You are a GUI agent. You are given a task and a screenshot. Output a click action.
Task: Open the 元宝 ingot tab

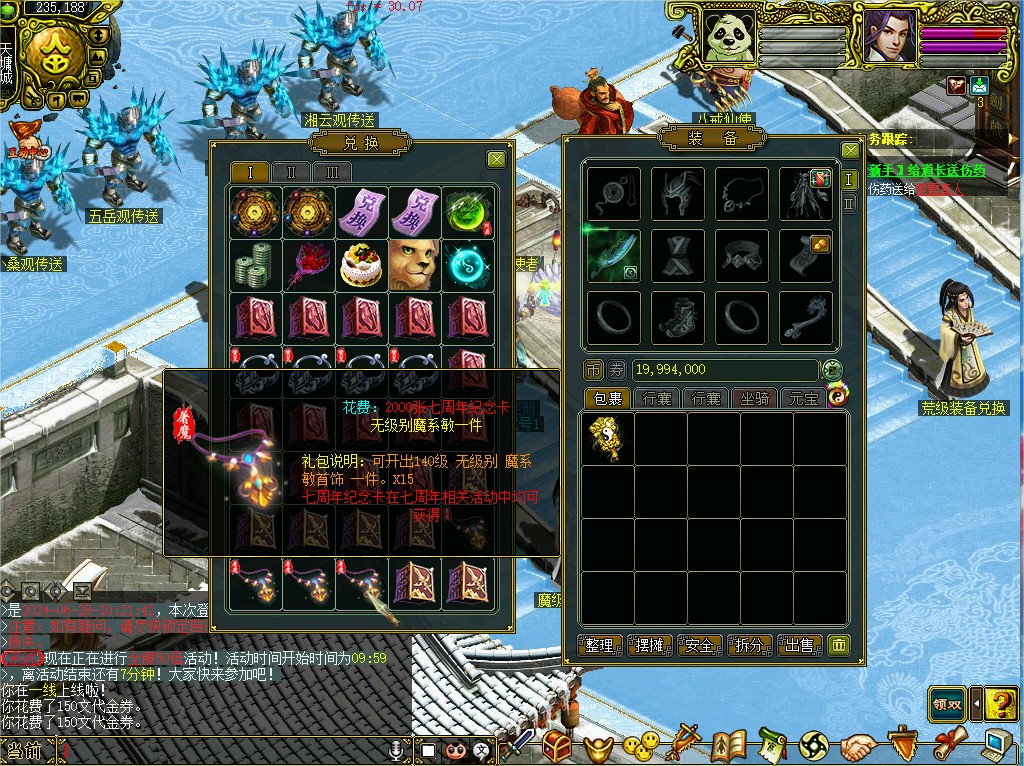point(803,399)
